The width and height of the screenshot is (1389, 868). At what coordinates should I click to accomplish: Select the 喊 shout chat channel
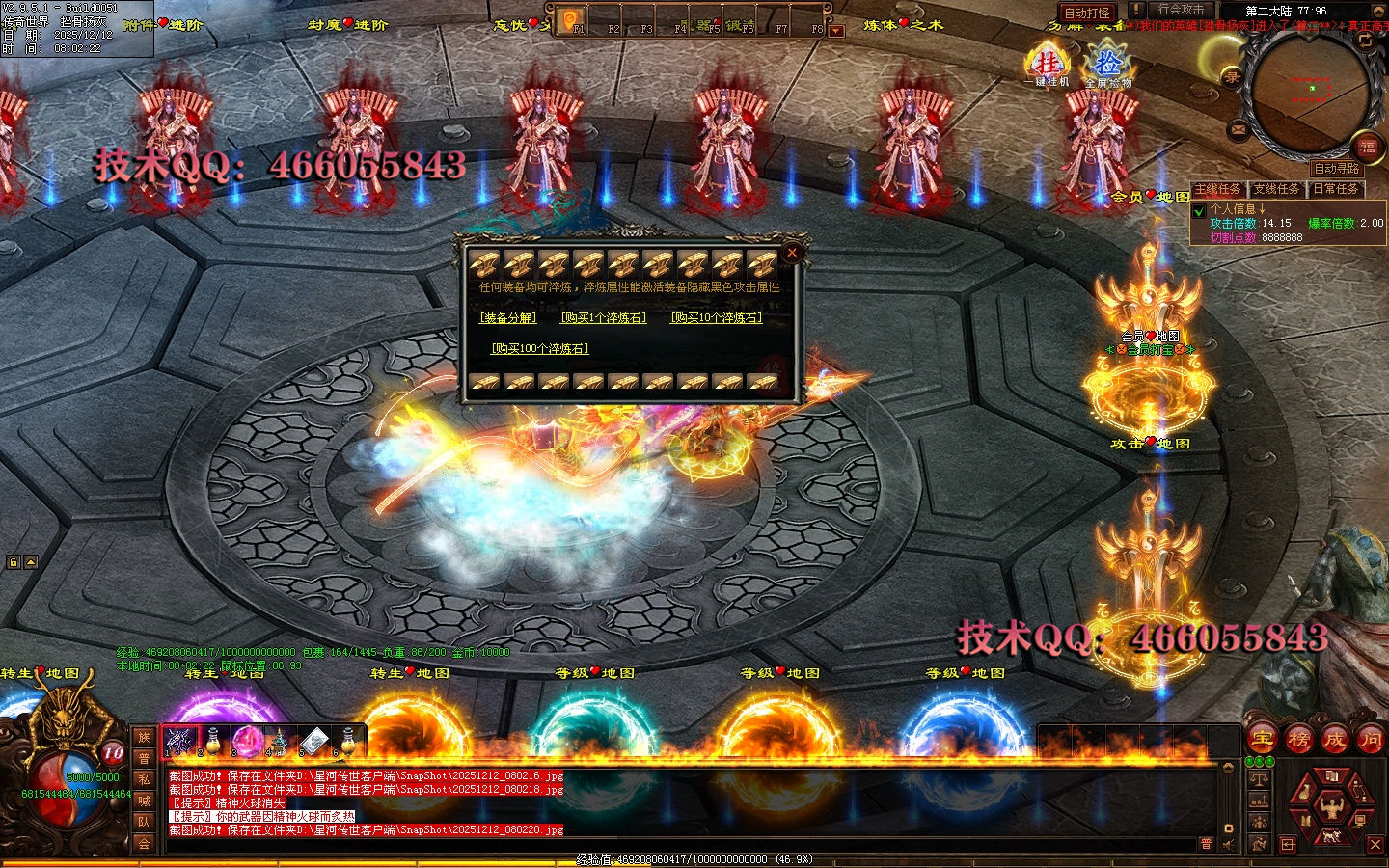pyautogui.click(x=144, y=800)
